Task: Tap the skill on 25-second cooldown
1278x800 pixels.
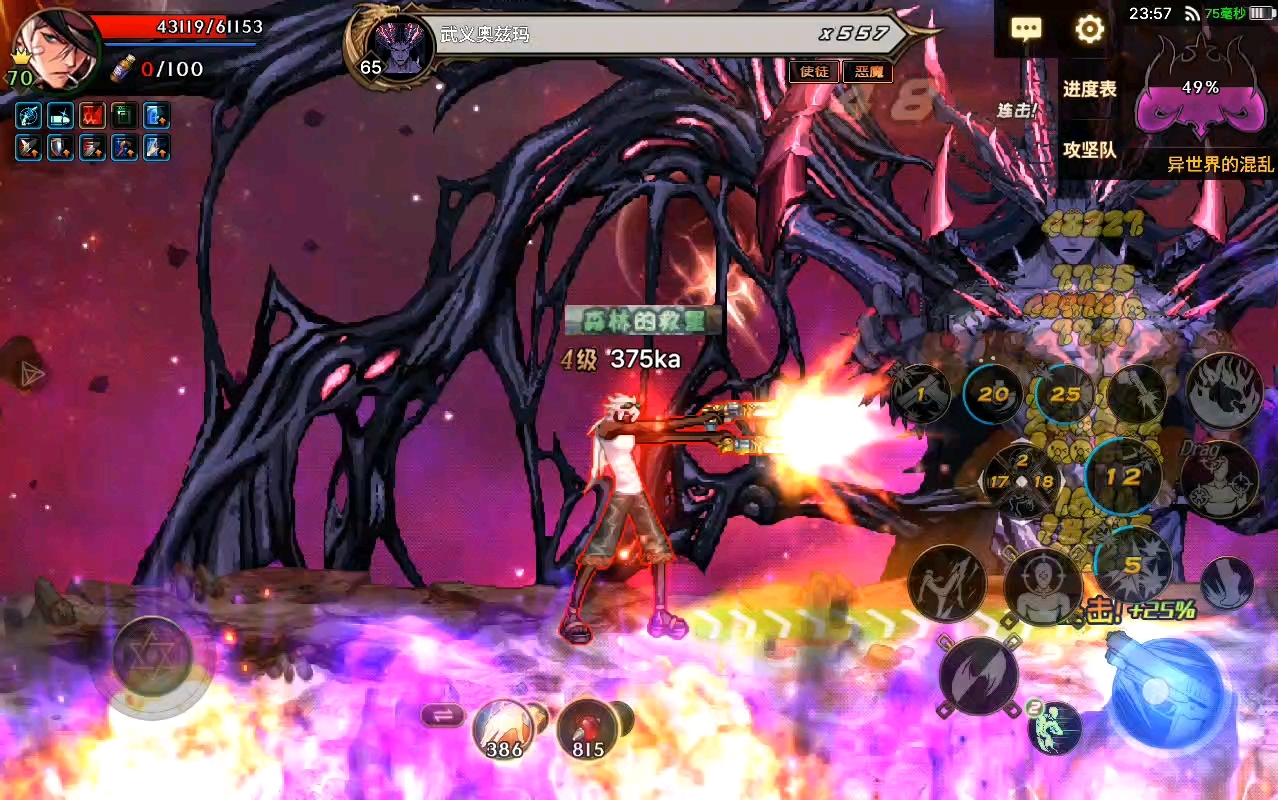Action: click(x=1065, y=394)
